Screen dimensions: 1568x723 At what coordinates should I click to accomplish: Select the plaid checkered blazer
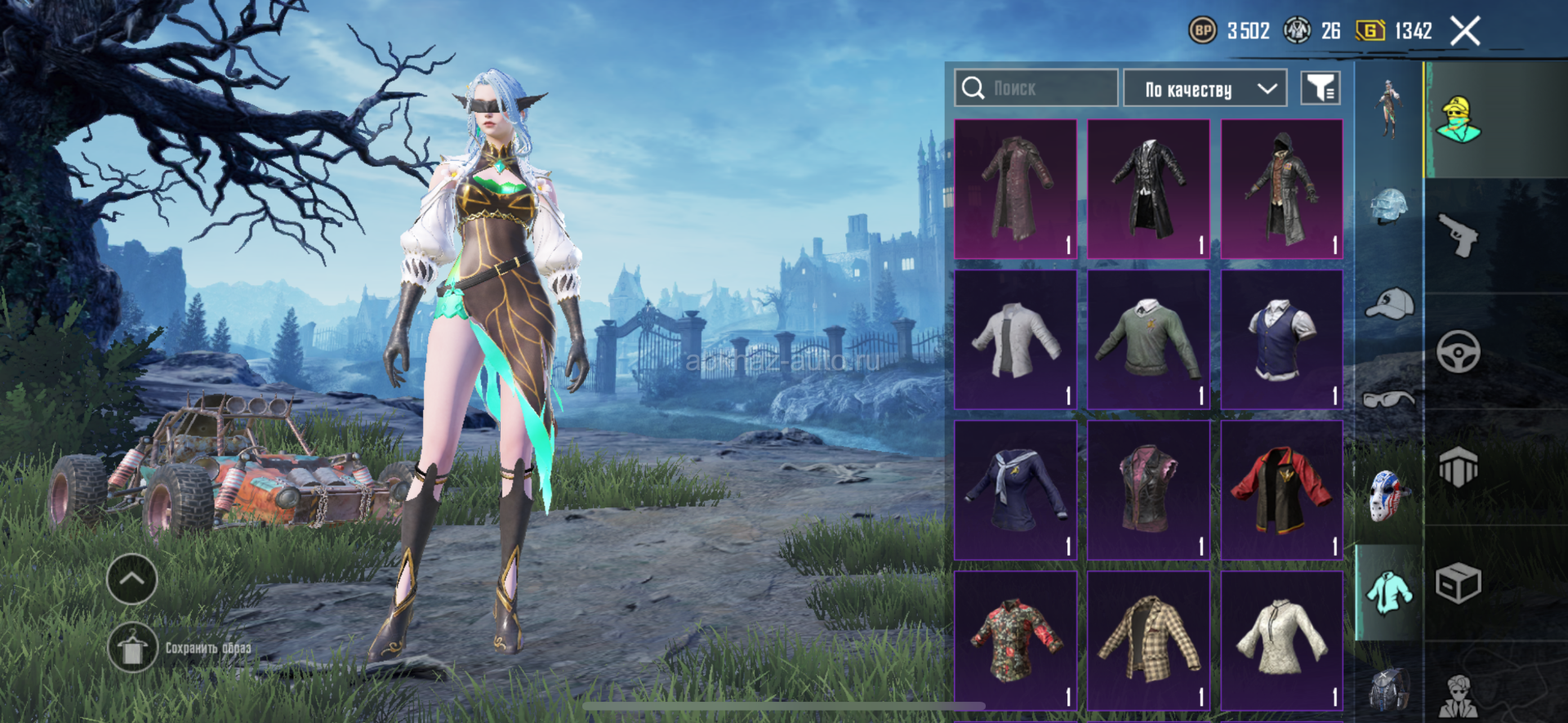click(1148, 640)
